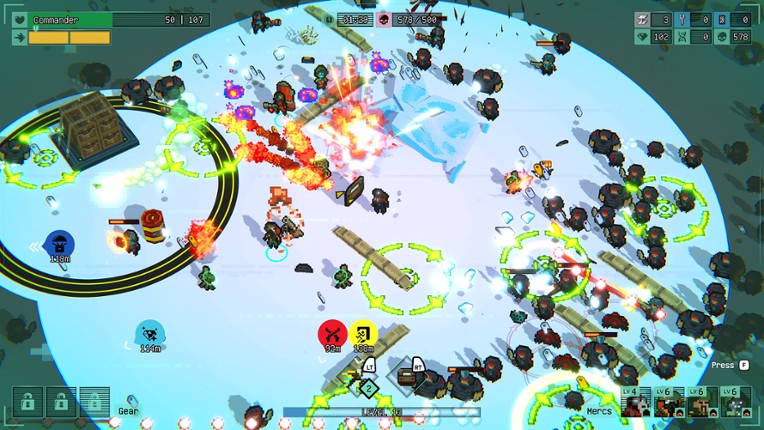The width and height of the screenshot is (764, 430).
Task: Select the red crossed-guns objective marker
Action: [331, 333]
